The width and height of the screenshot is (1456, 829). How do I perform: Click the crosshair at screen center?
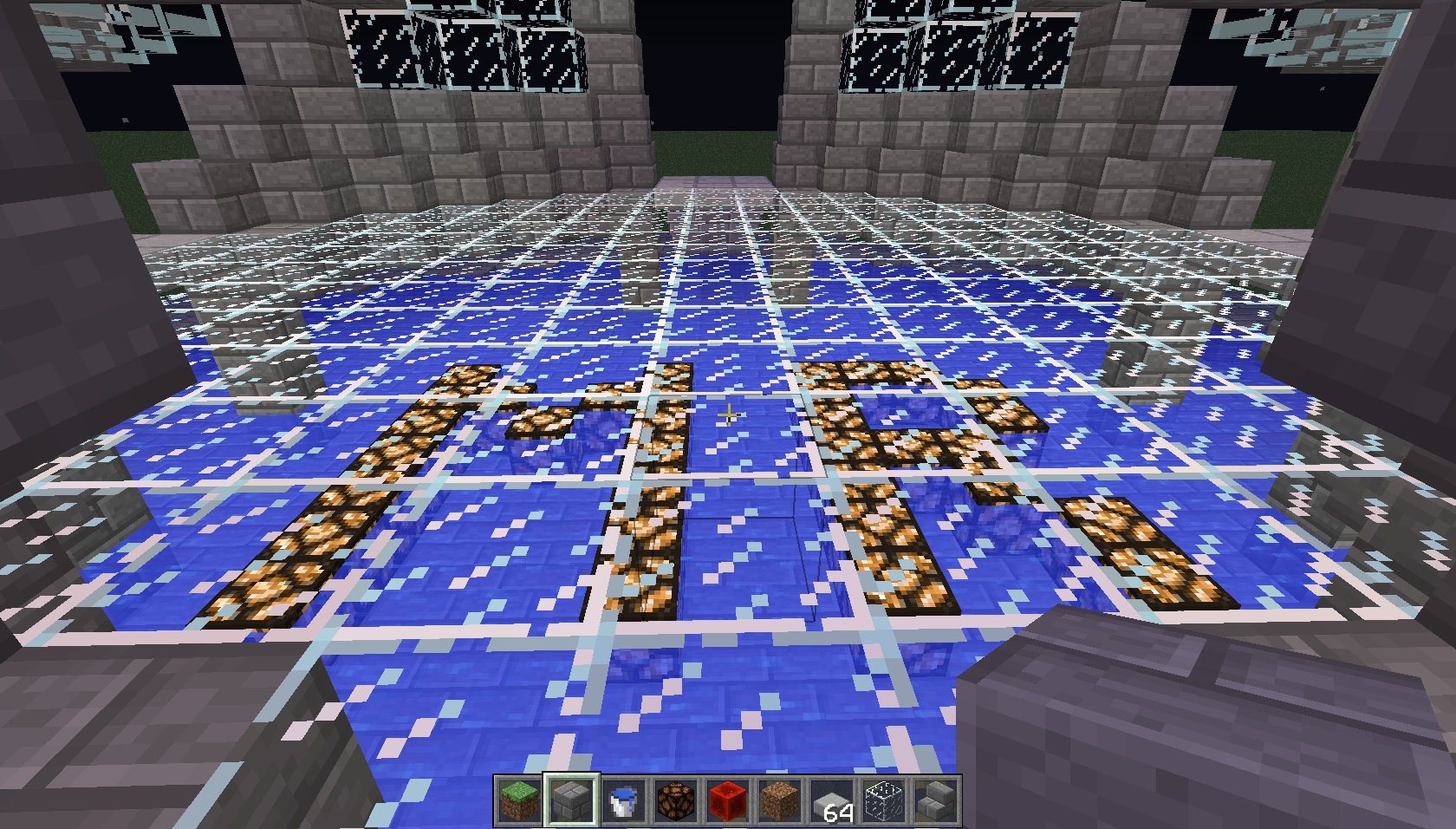pos(728,414)
